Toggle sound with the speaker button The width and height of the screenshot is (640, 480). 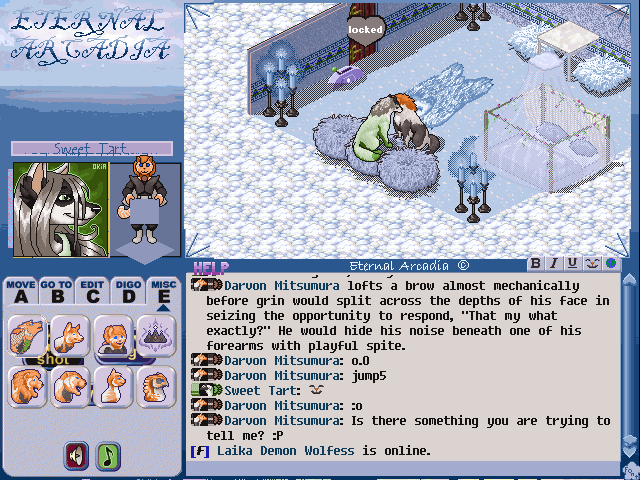[77, 455]
